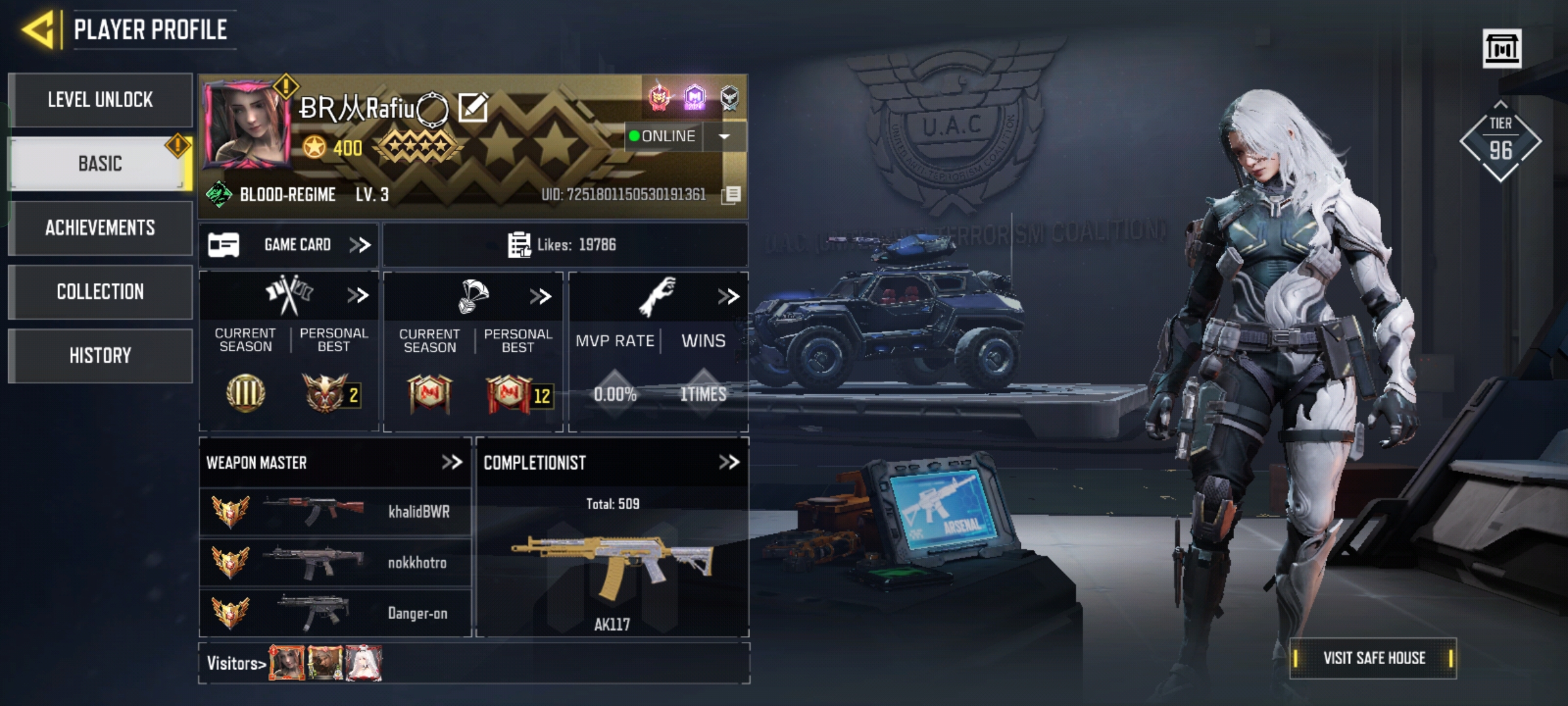
Task: Go back using the yellow arrow
Action: 38,29
